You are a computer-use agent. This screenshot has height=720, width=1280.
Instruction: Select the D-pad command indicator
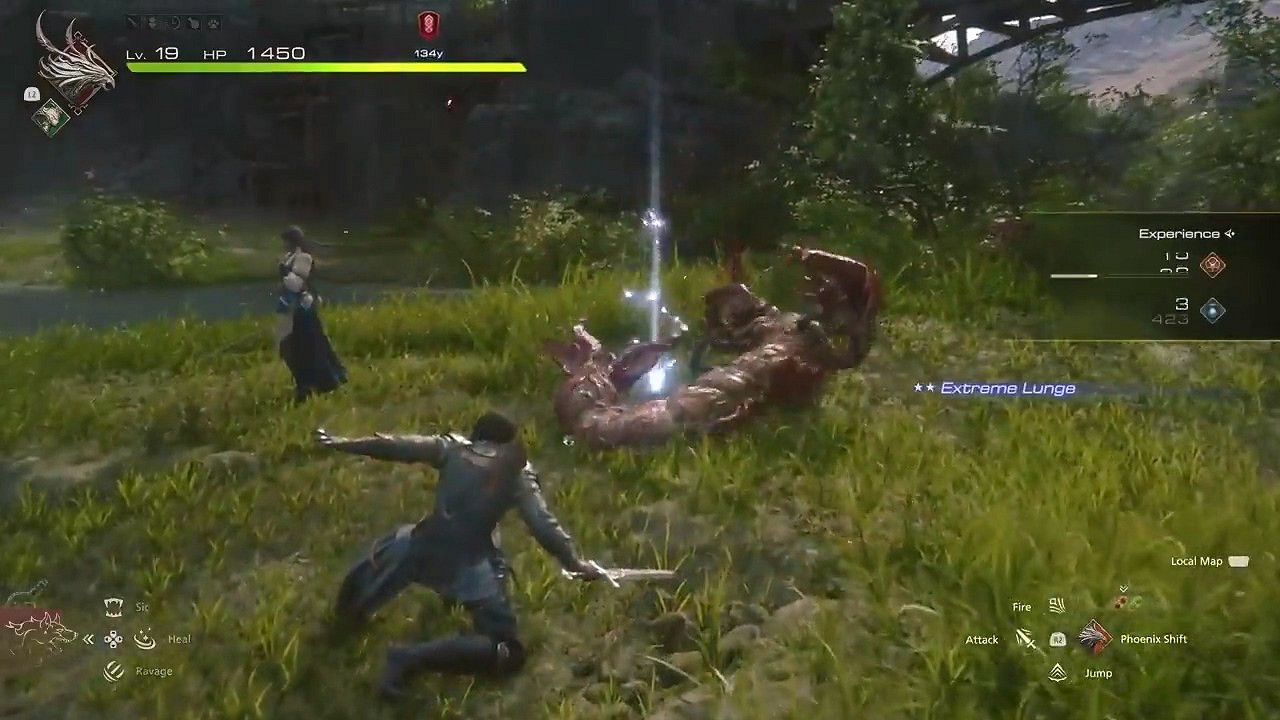point(113,640)
